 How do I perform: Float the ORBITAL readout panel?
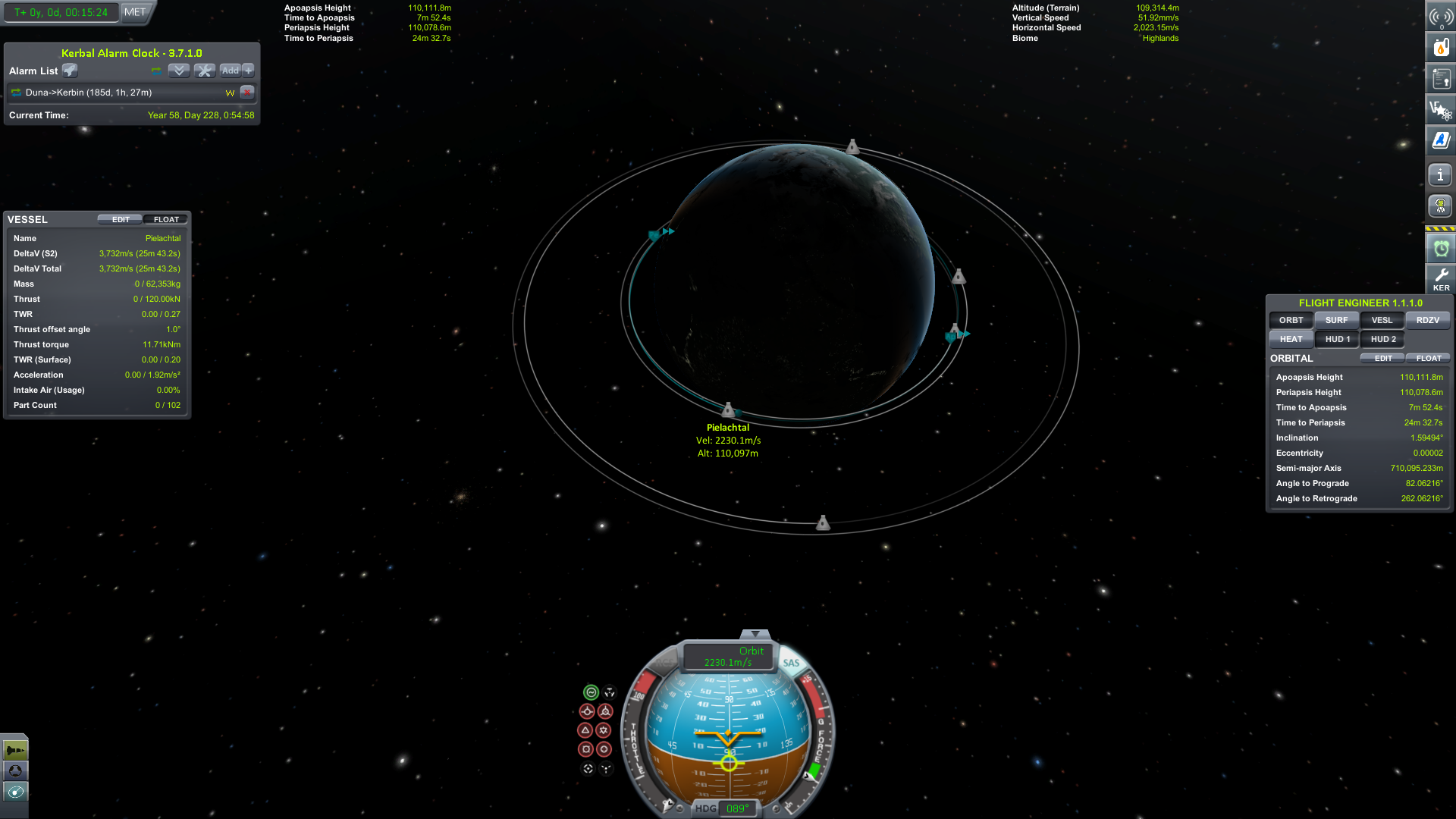1428,359
